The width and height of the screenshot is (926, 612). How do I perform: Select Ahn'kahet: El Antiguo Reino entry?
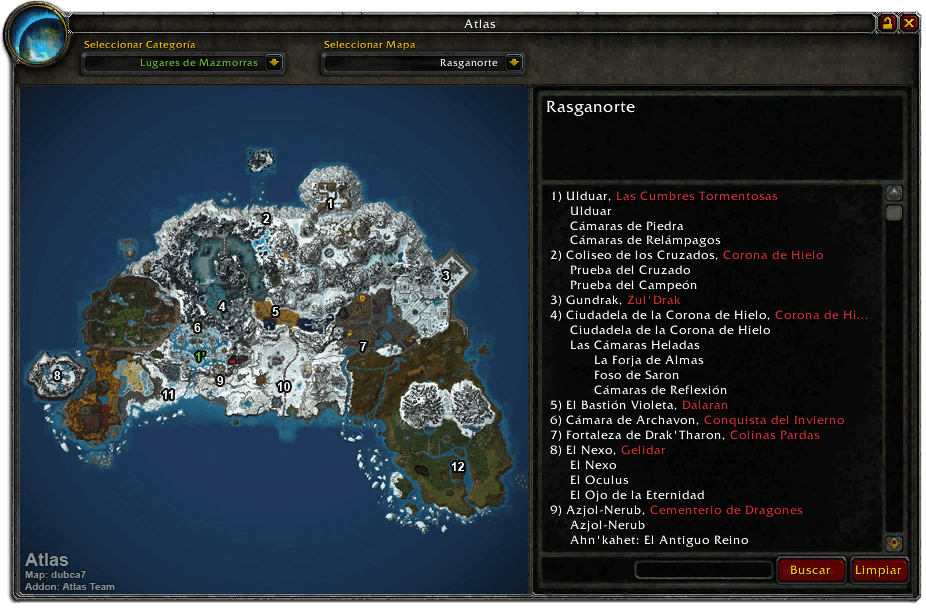660,540
